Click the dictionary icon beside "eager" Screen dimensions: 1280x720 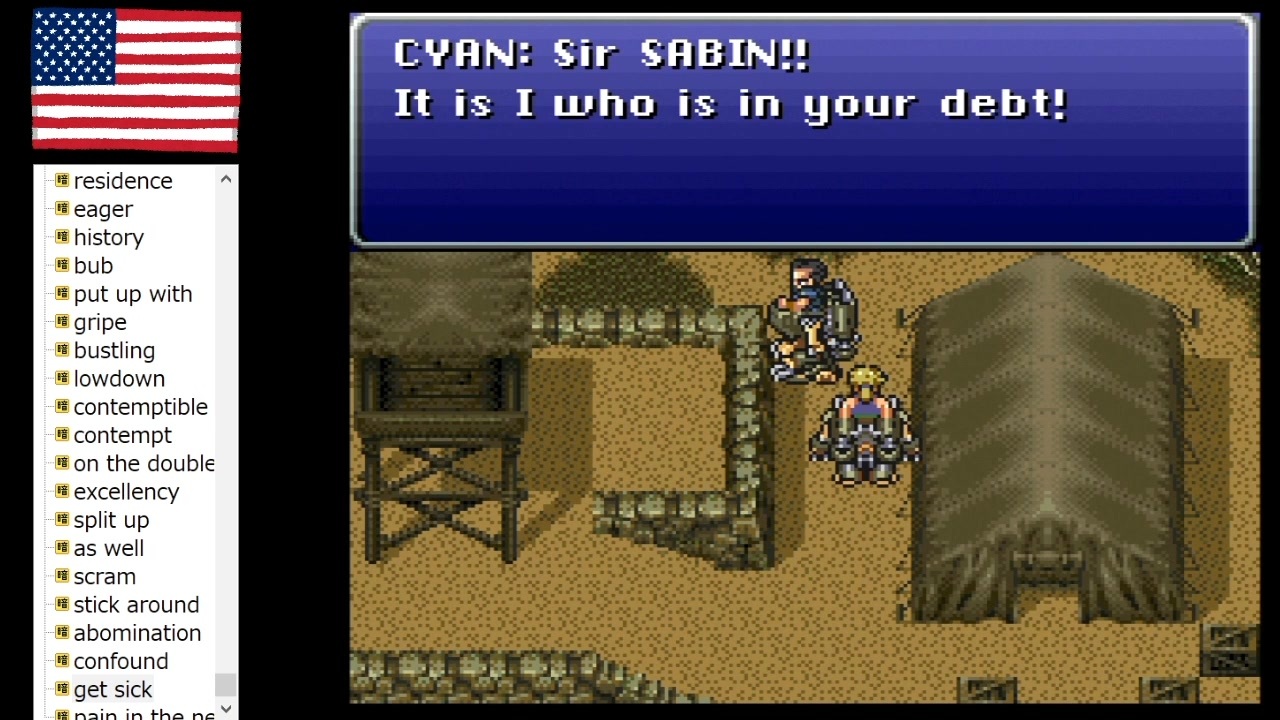coord(60,209)
